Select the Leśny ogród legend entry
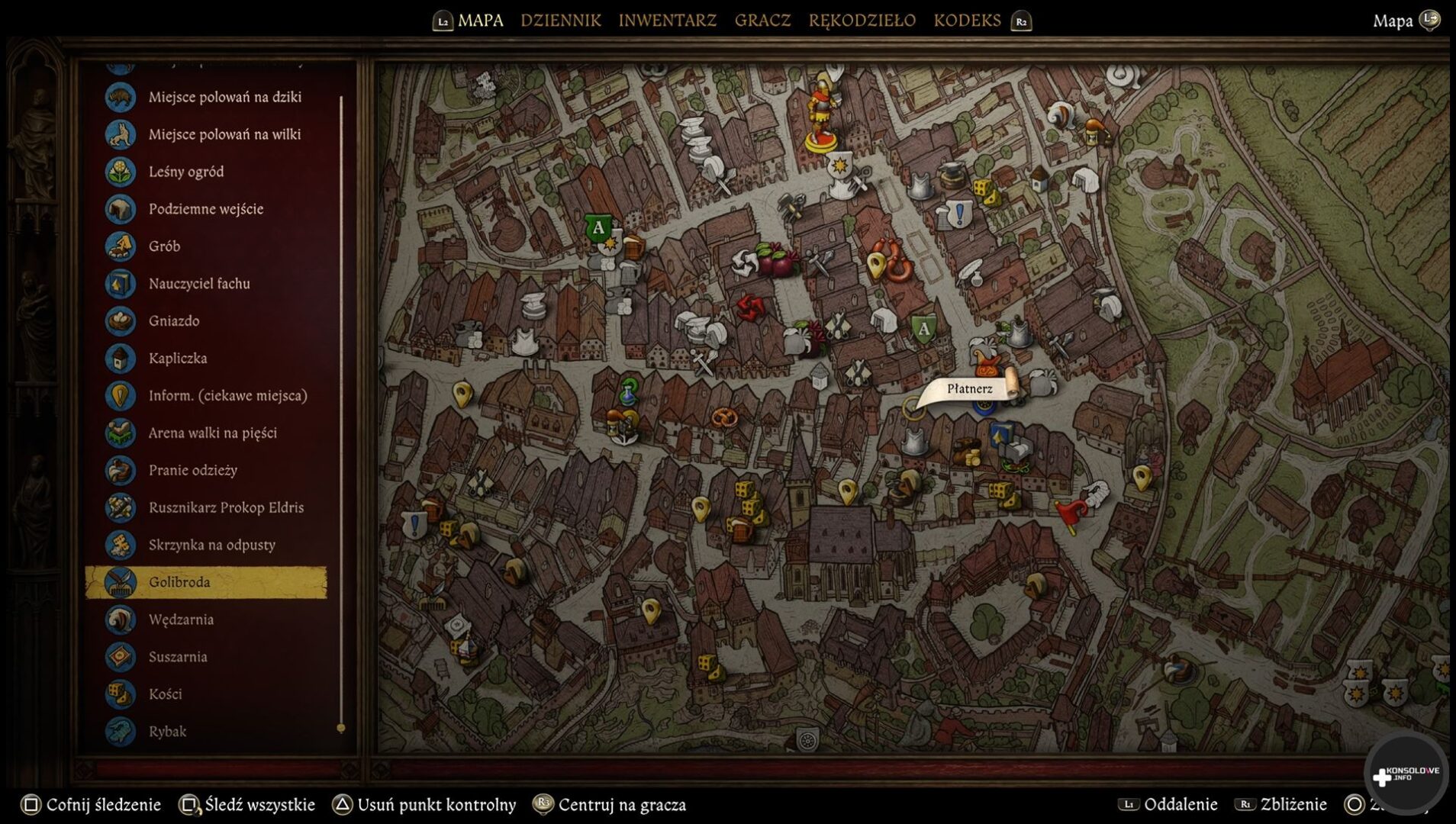Viewport: 1456px width, 824px height. 186,172
